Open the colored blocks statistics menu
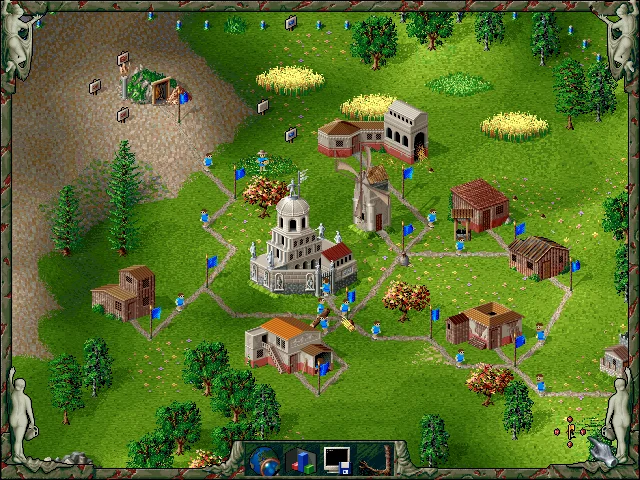 click(301, 459)
